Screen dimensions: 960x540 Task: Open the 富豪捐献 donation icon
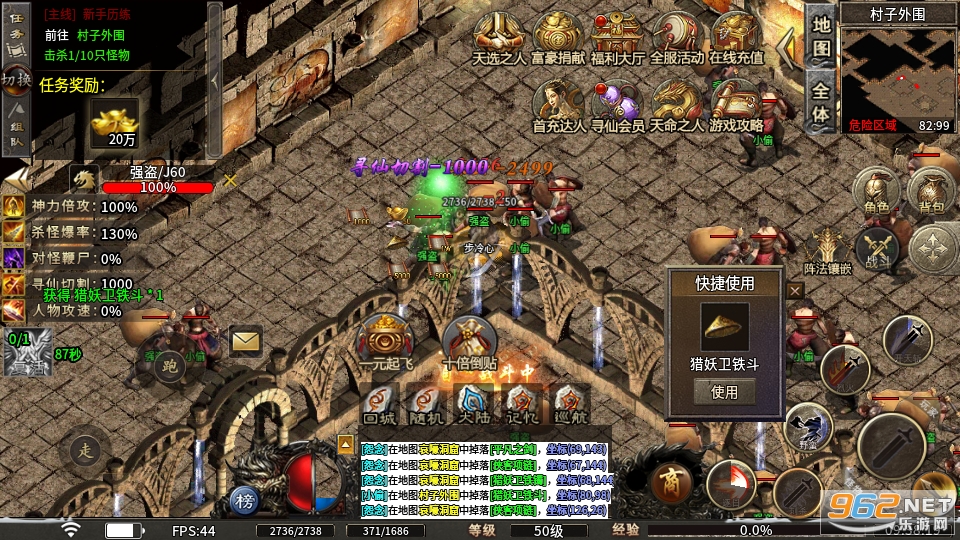[558, 36]
